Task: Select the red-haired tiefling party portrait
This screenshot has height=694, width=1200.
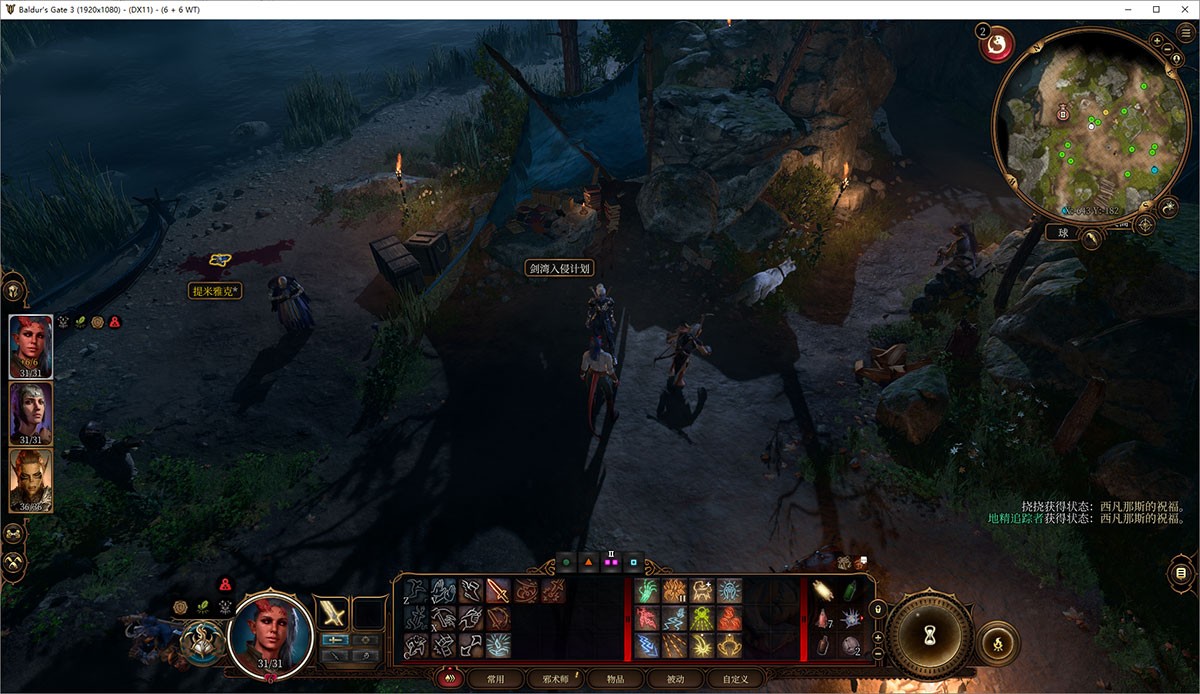Action: click(30, 346)
